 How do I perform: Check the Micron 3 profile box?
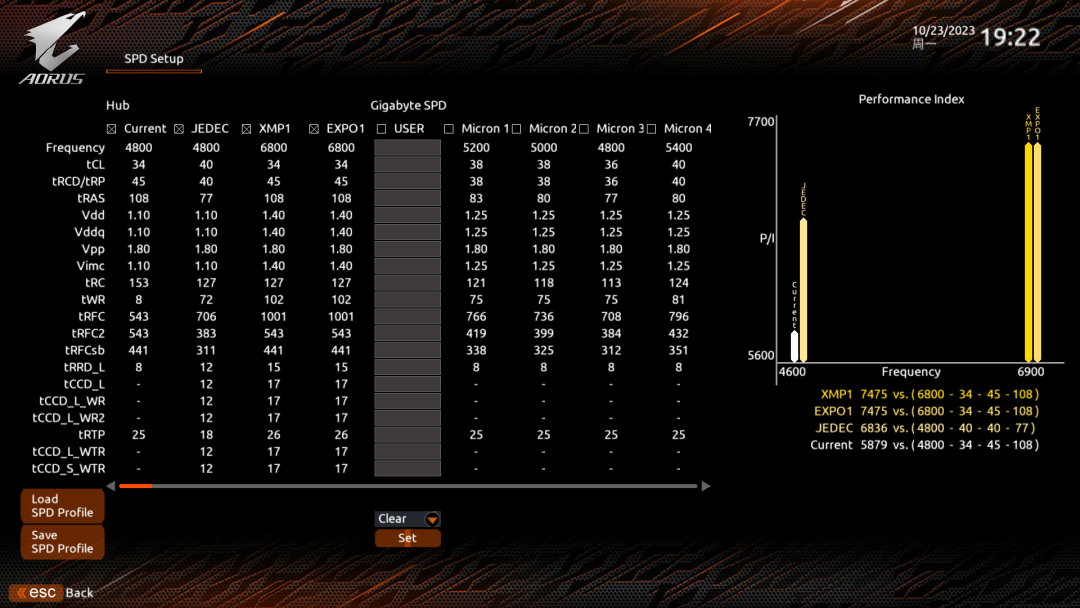[x=584, y=129]
